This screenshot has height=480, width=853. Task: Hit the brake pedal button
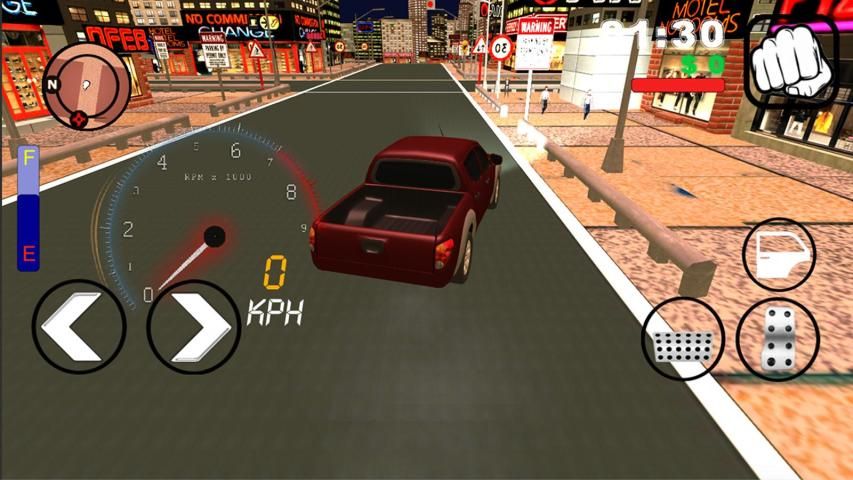point(683,340)
